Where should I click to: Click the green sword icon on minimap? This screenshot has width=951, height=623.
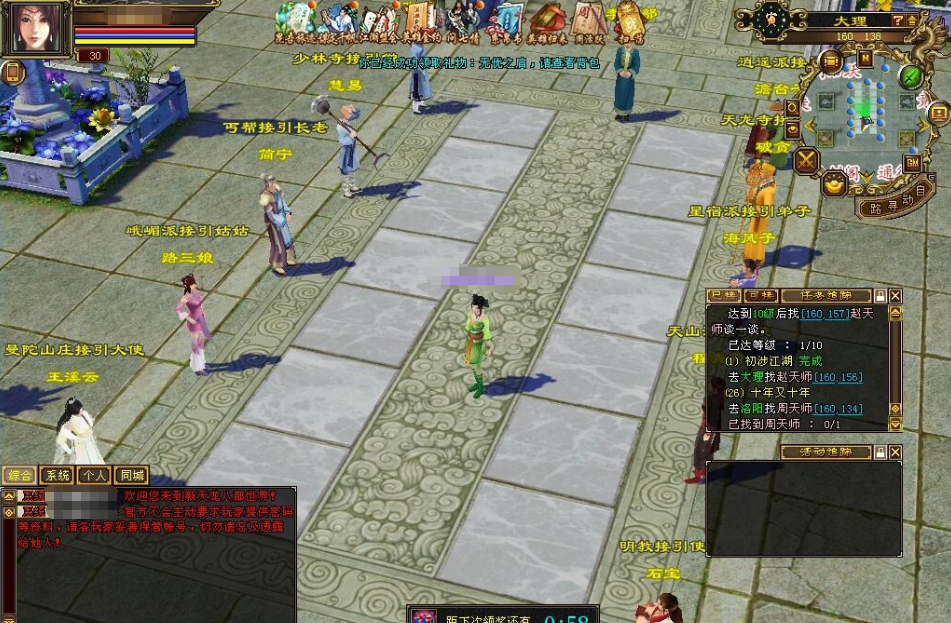pyautogui.click(x=909, y=76)
